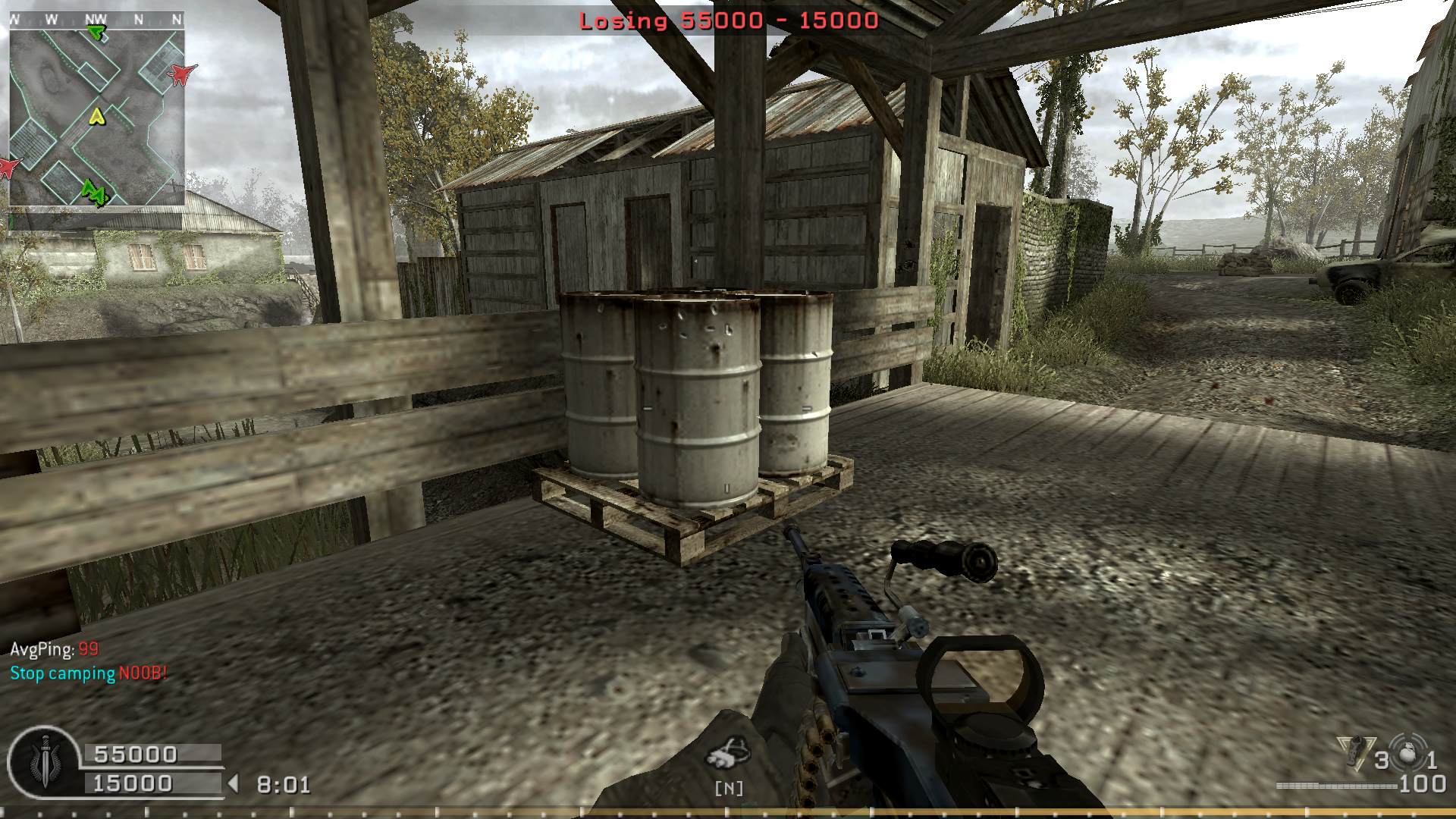This screenshot has width=1456, height=819.
Task: Click the team faction emblem beside the scores
Action: click(x=42, y=762)
